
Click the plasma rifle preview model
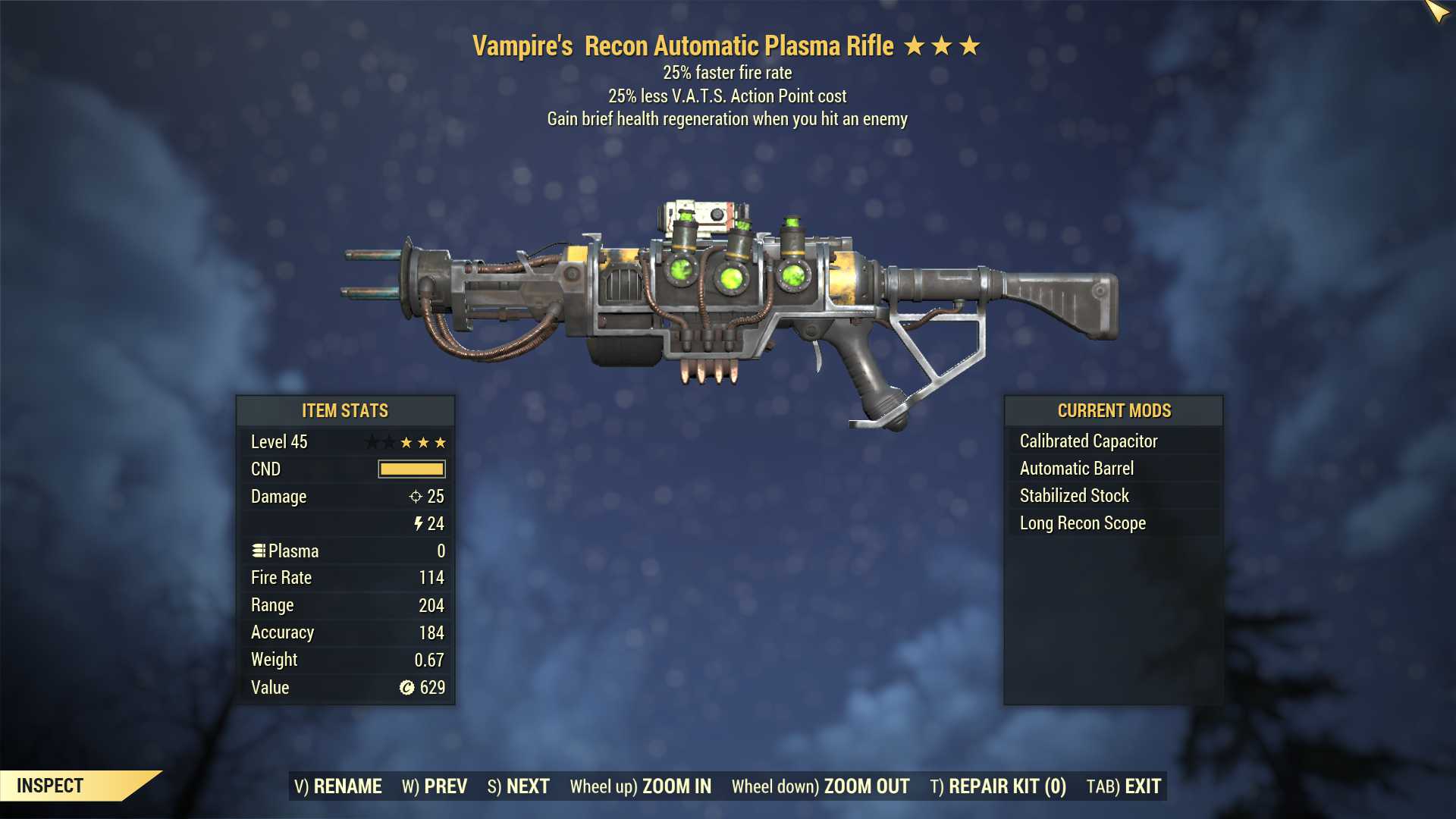[728, 303]
